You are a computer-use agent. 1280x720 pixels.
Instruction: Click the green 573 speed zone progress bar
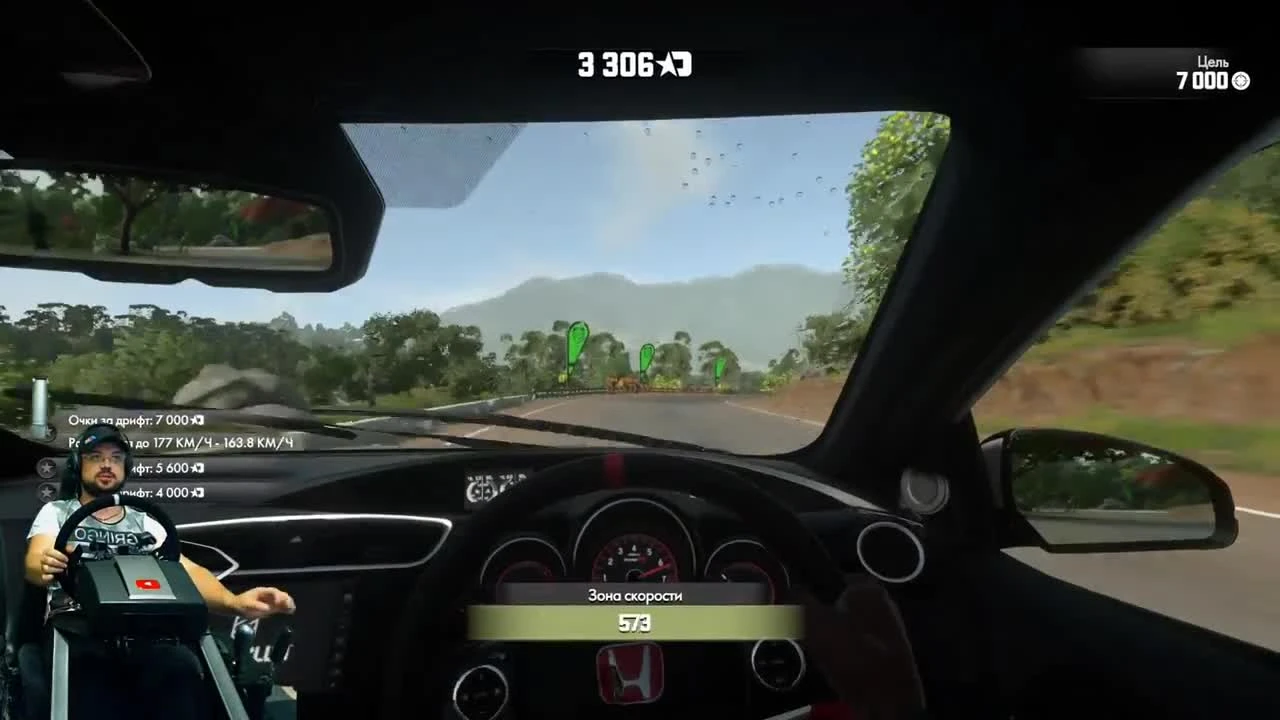pyautogui.click(x=637, y=624)
